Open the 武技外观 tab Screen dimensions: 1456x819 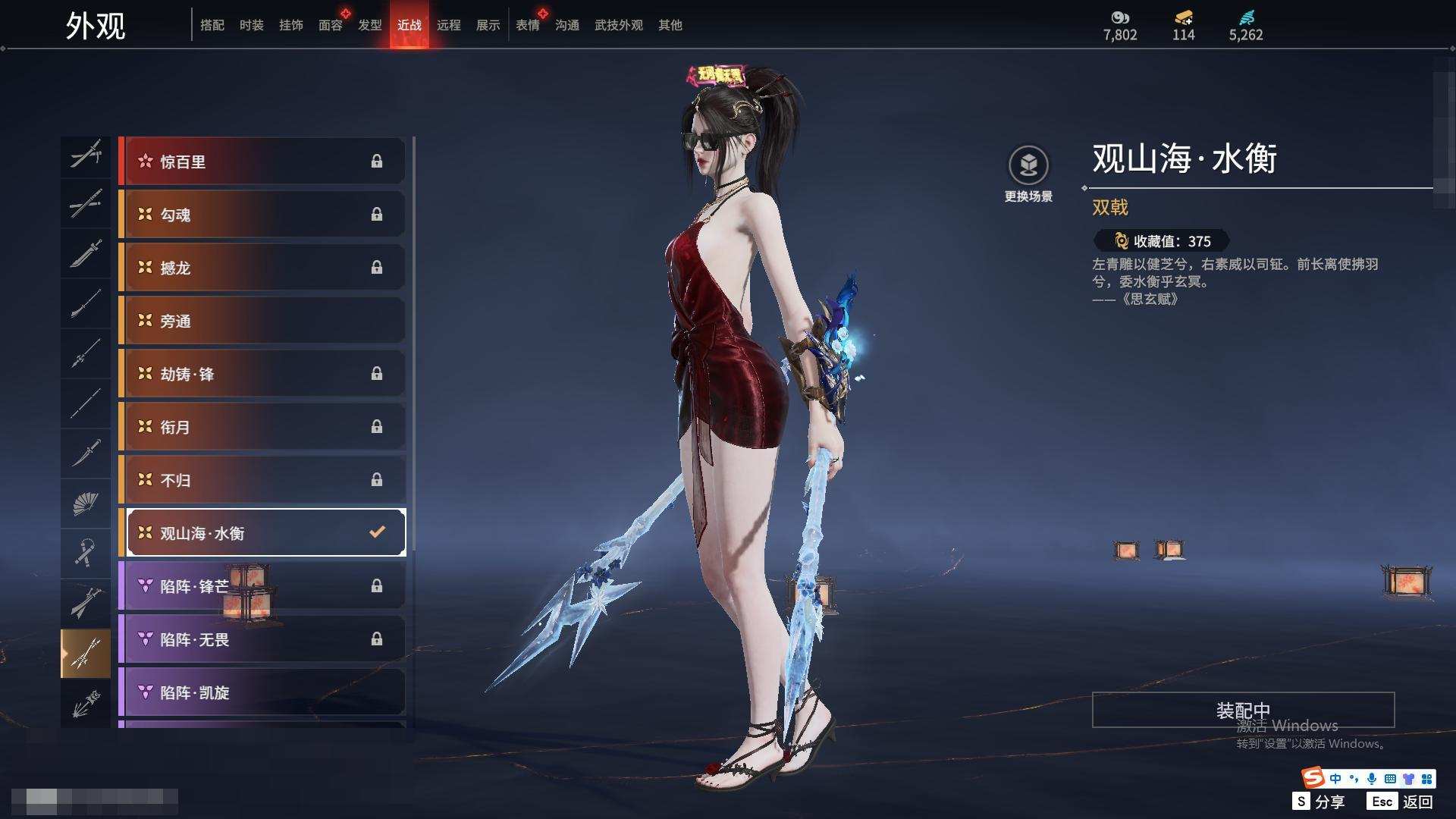tap(618, 25)
